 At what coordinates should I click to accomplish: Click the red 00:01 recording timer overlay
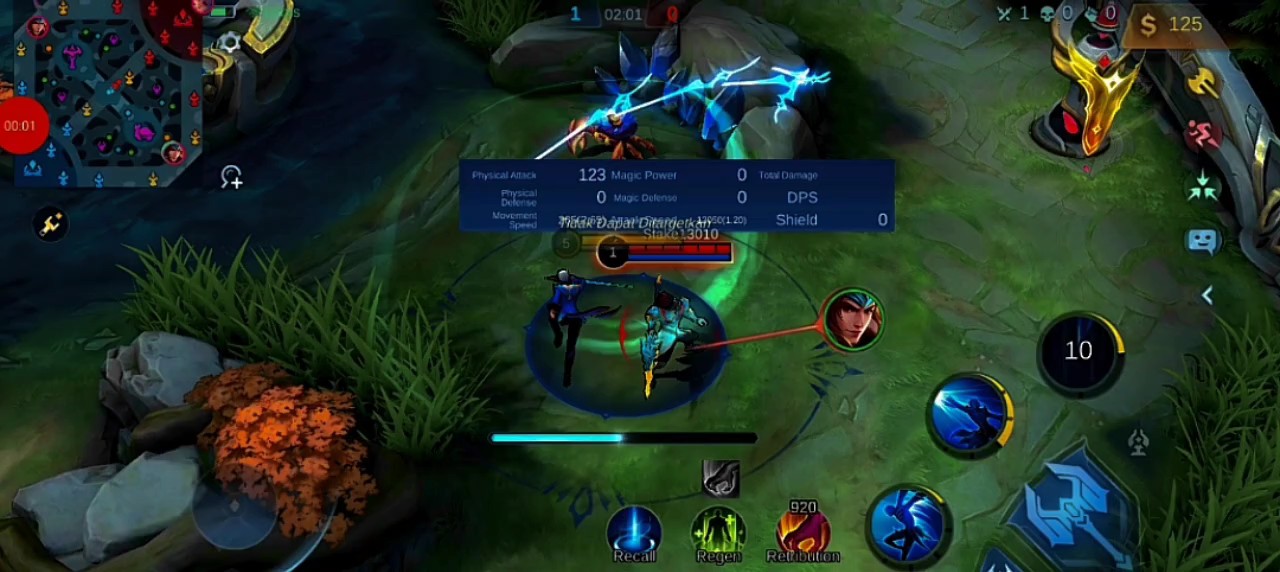(20, 126)
